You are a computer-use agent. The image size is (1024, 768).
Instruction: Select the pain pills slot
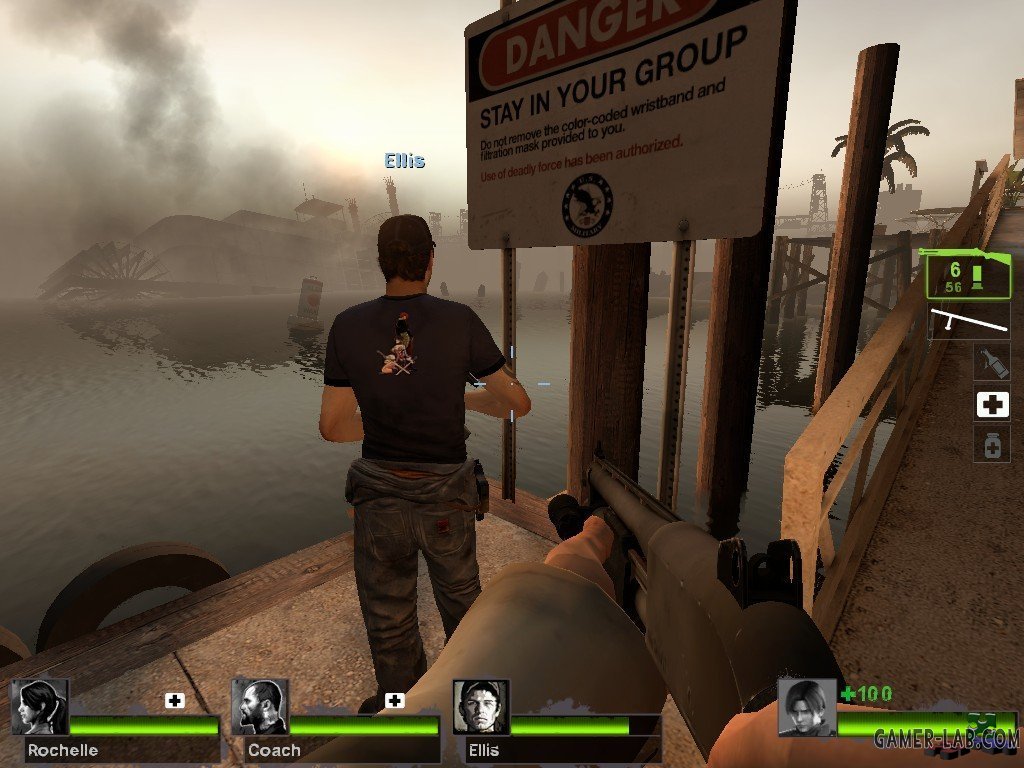point(992,445)
